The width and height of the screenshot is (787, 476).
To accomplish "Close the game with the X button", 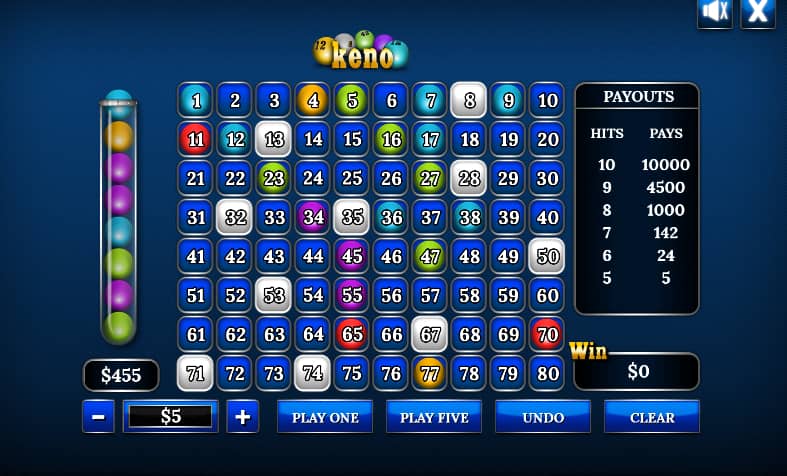I will point(758,12).
